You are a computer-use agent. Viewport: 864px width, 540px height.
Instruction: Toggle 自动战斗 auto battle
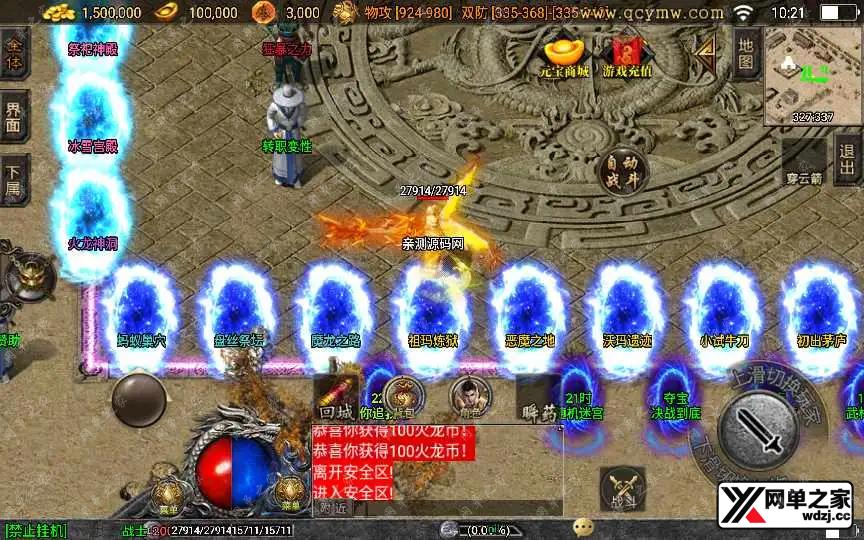click(x=621, y=172)
